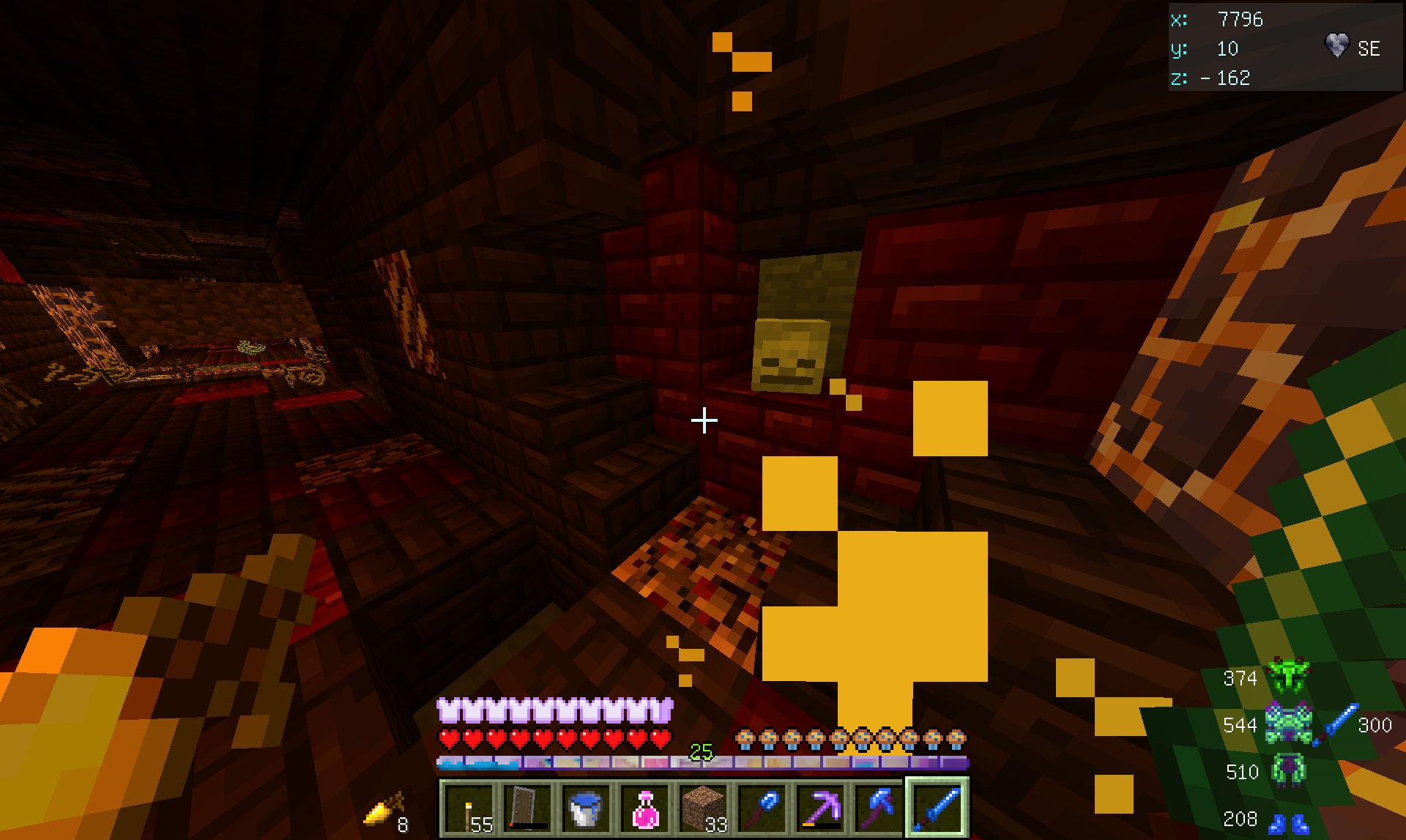The height and width of the screenshot is (840, 1406).
Task: Click the x coordinate reading 7796
Action: tap(1241, 20)
